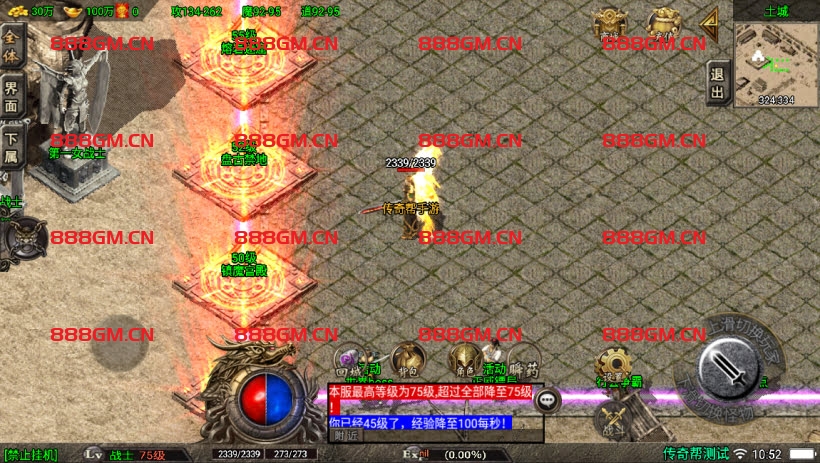Tap the horned demon head icon
This screenshot has height=463, width=820.
click(x=22, y=238)
